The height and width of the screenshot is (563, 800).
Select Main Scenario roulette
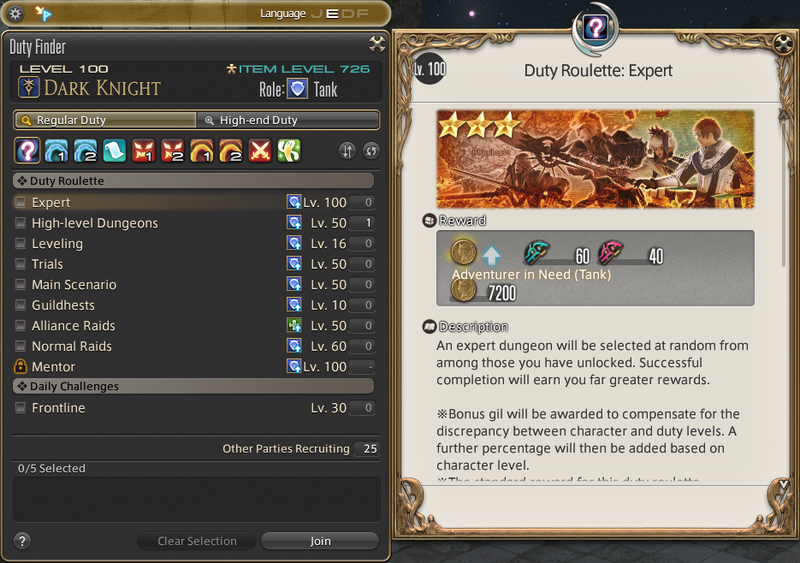[x=20, y=285]
